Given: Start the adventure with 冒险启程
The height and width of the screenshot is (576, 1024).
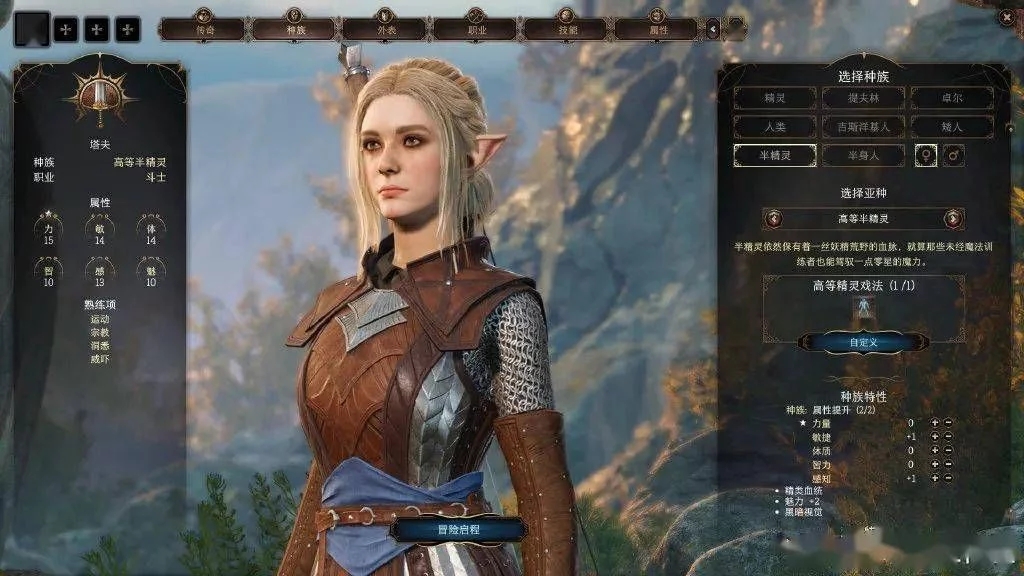Looking at the screenshot, I should click(x=458, y=529).
